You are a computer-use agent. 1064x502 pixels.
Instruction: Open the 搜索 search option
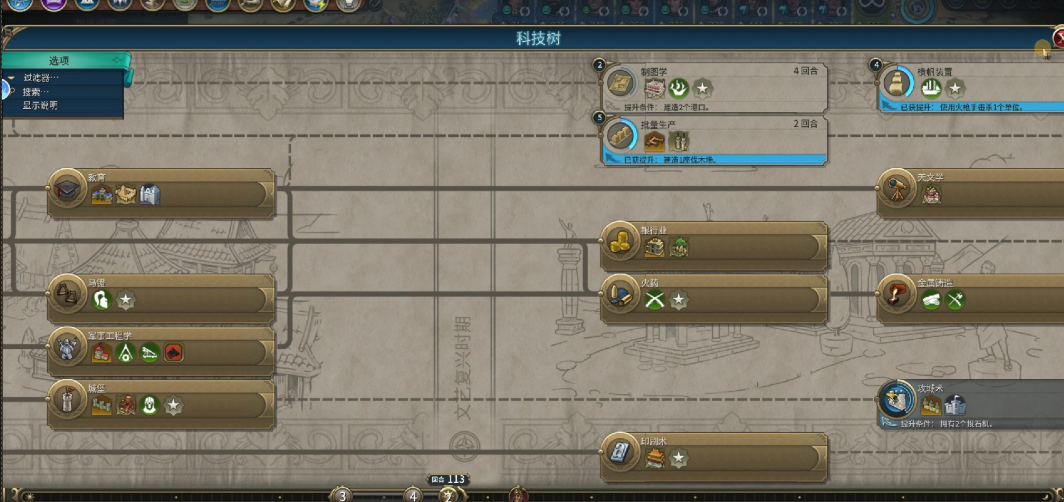tap(36, 92)
